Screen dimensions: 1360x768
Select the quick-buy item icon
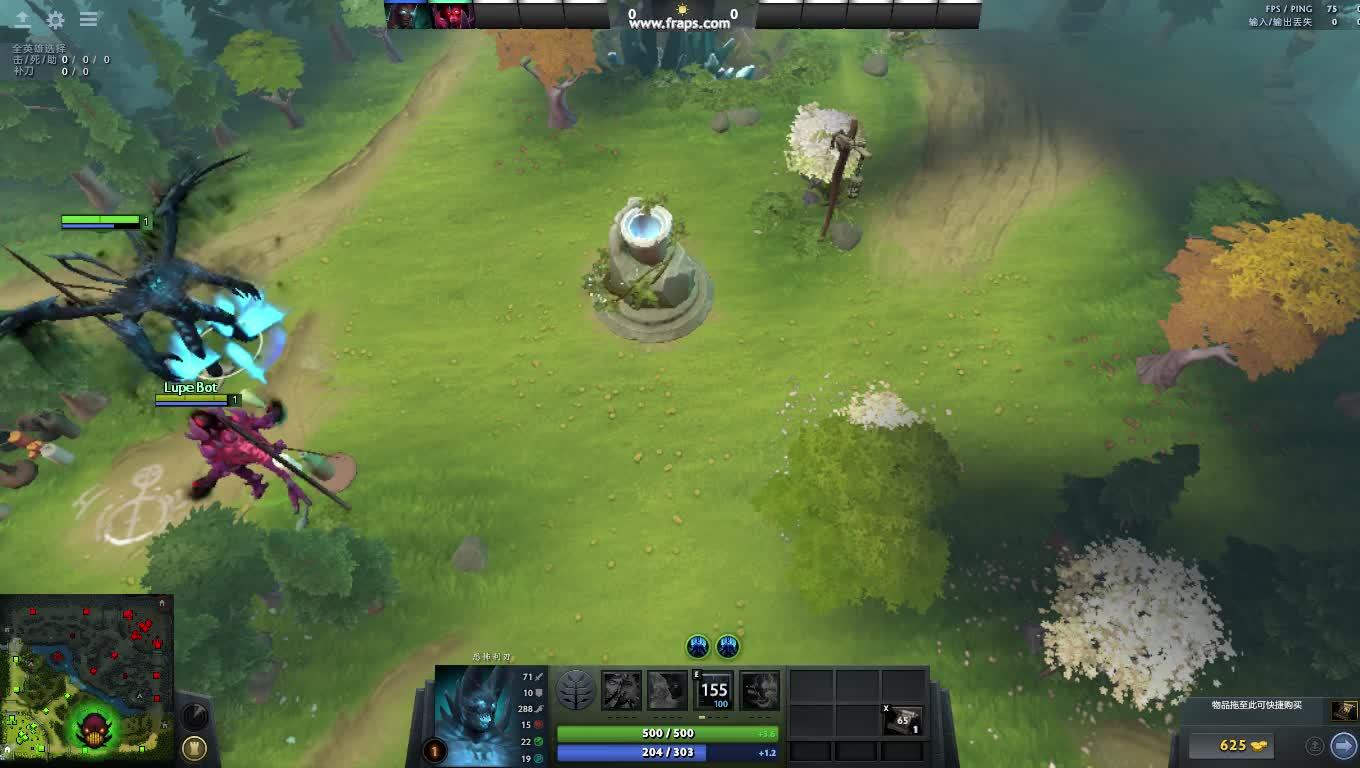click(1343, 711)
